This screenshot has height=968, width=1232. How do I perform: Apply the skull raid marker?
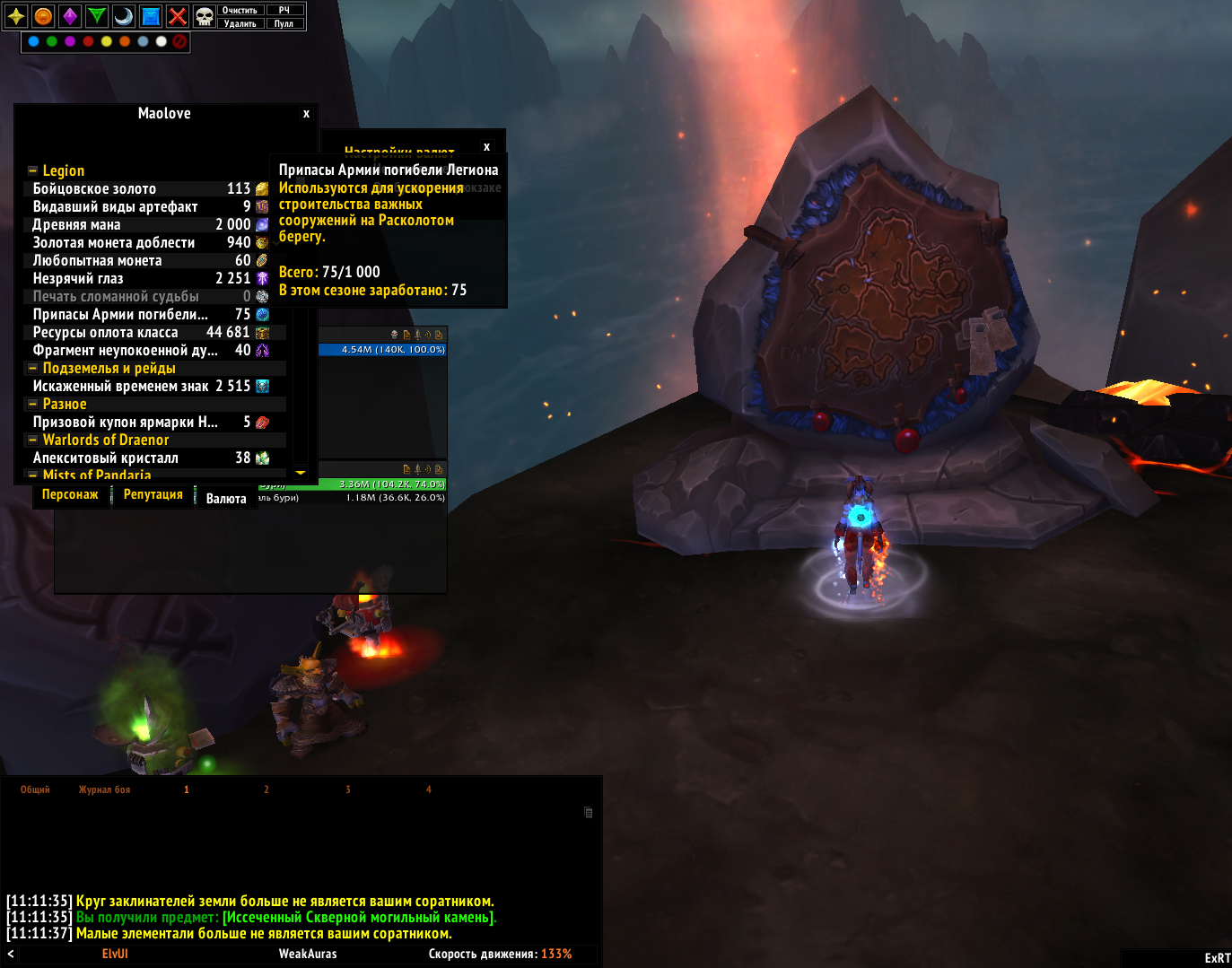click(205, 16)
